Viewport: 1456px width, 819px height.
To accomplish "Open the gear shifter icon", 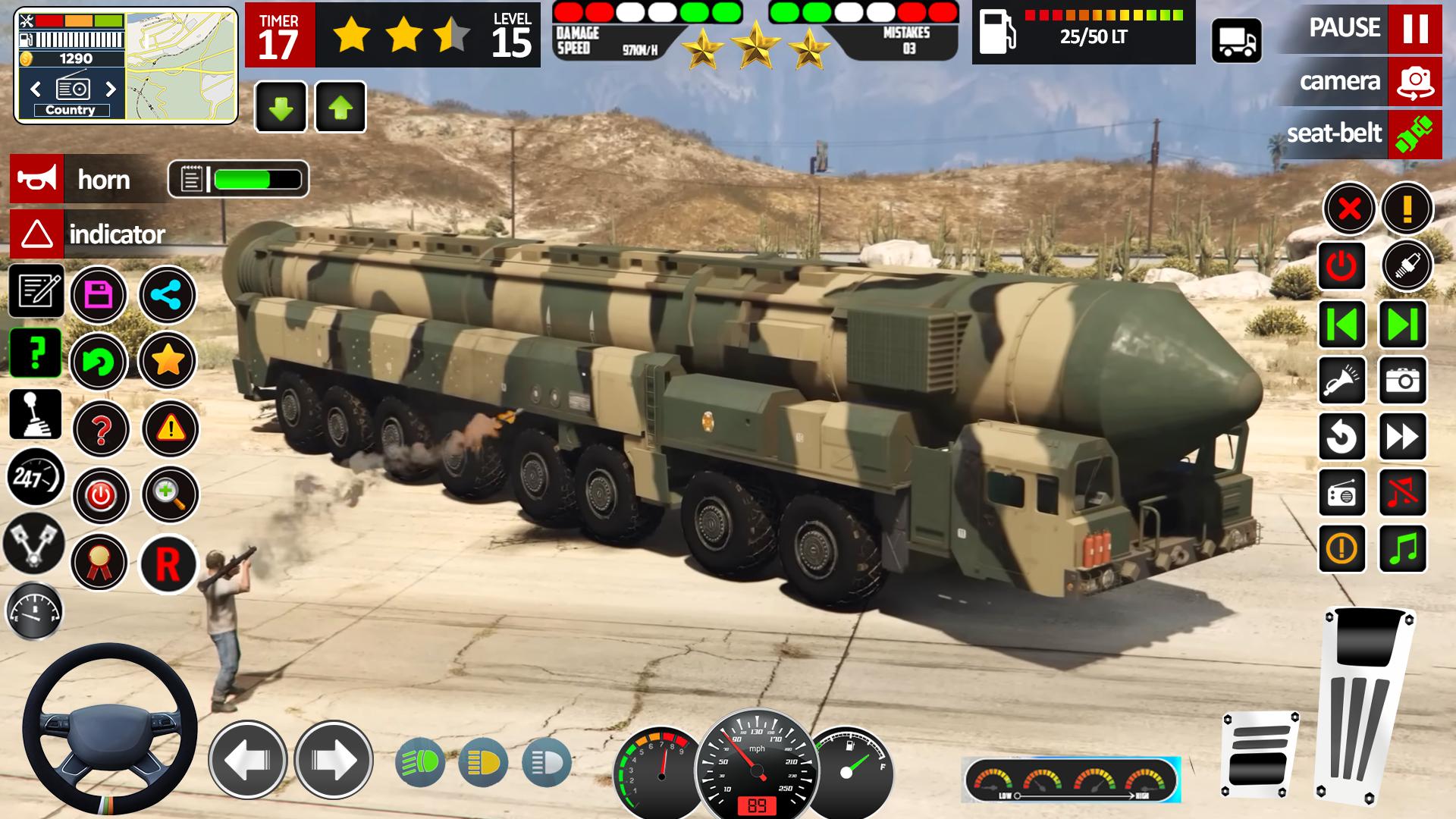I will tap(36, 414).
